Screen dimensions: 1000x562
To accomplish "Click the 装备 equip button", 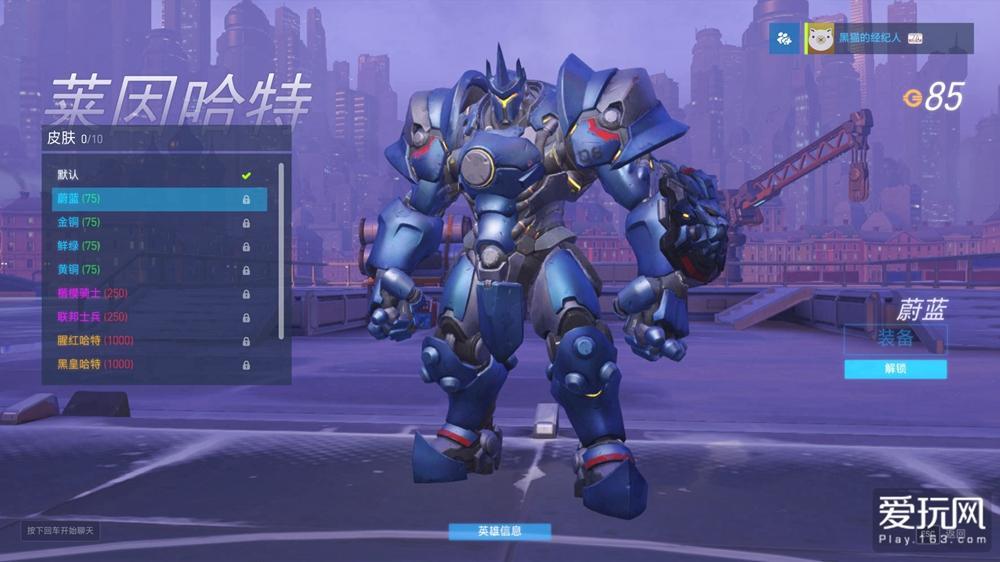I will pyautogui.click(x=895, y=338).
